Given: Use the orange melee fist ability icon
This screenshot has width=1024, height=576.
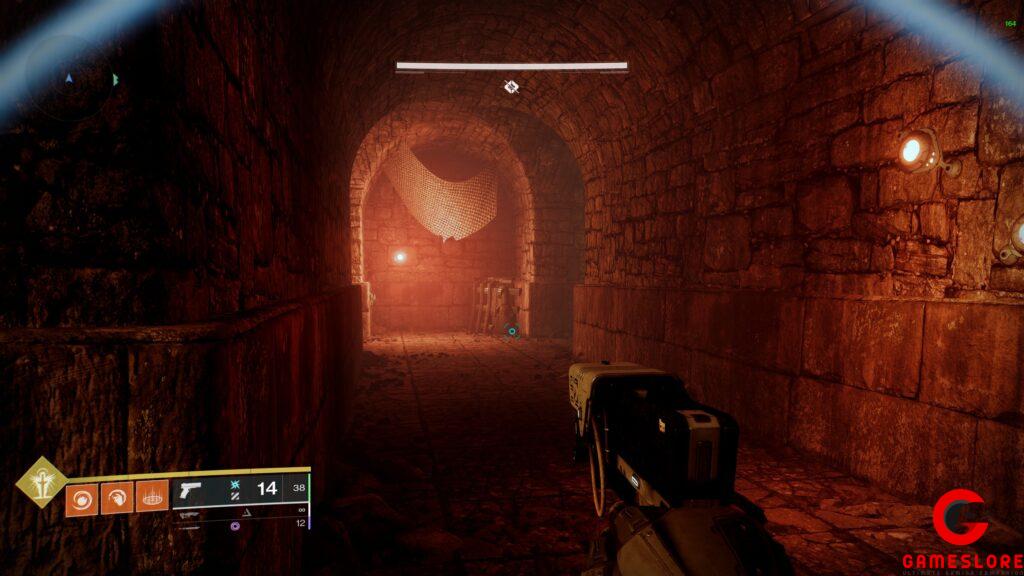Looking at the screenshot, I should pyautogui.click(x=117, y=498).
